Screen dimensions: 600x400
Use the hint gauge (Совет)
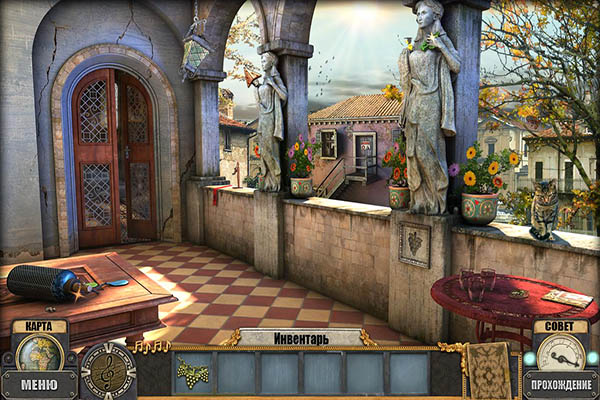[x=560, y=351]
